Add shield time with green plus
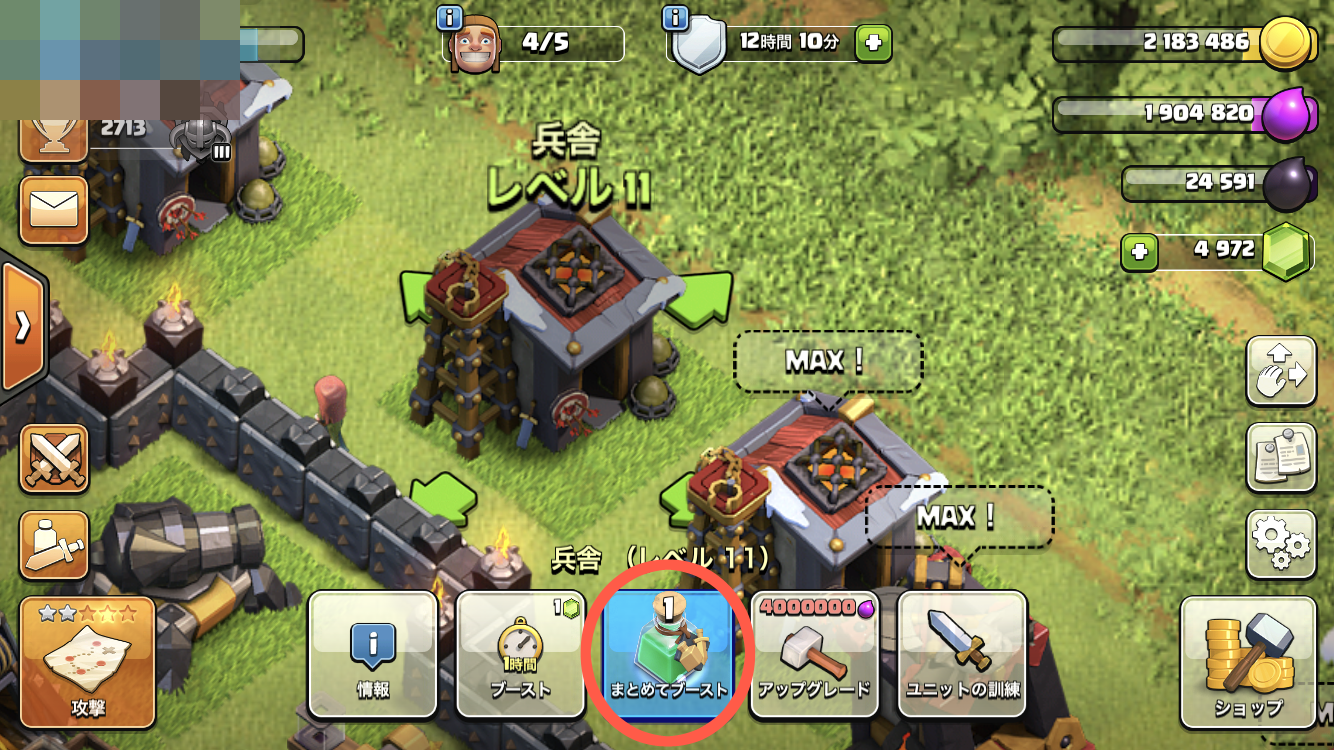Image resolution: width=1334 pixels, height=750 pixels. pos(874,43)
